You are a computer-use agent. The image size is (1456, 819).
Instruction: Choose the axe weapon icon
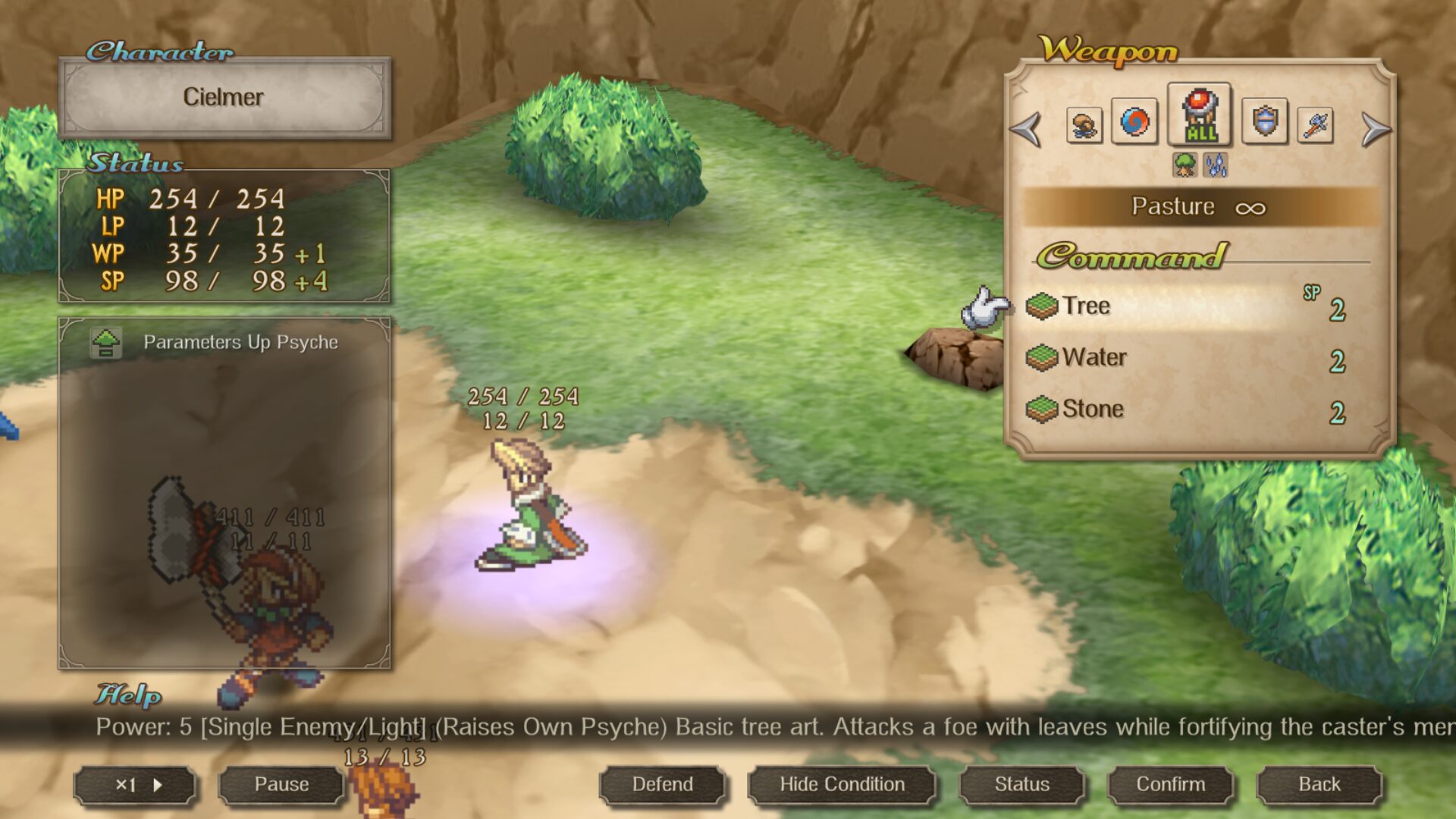[x=1316, y=124]
